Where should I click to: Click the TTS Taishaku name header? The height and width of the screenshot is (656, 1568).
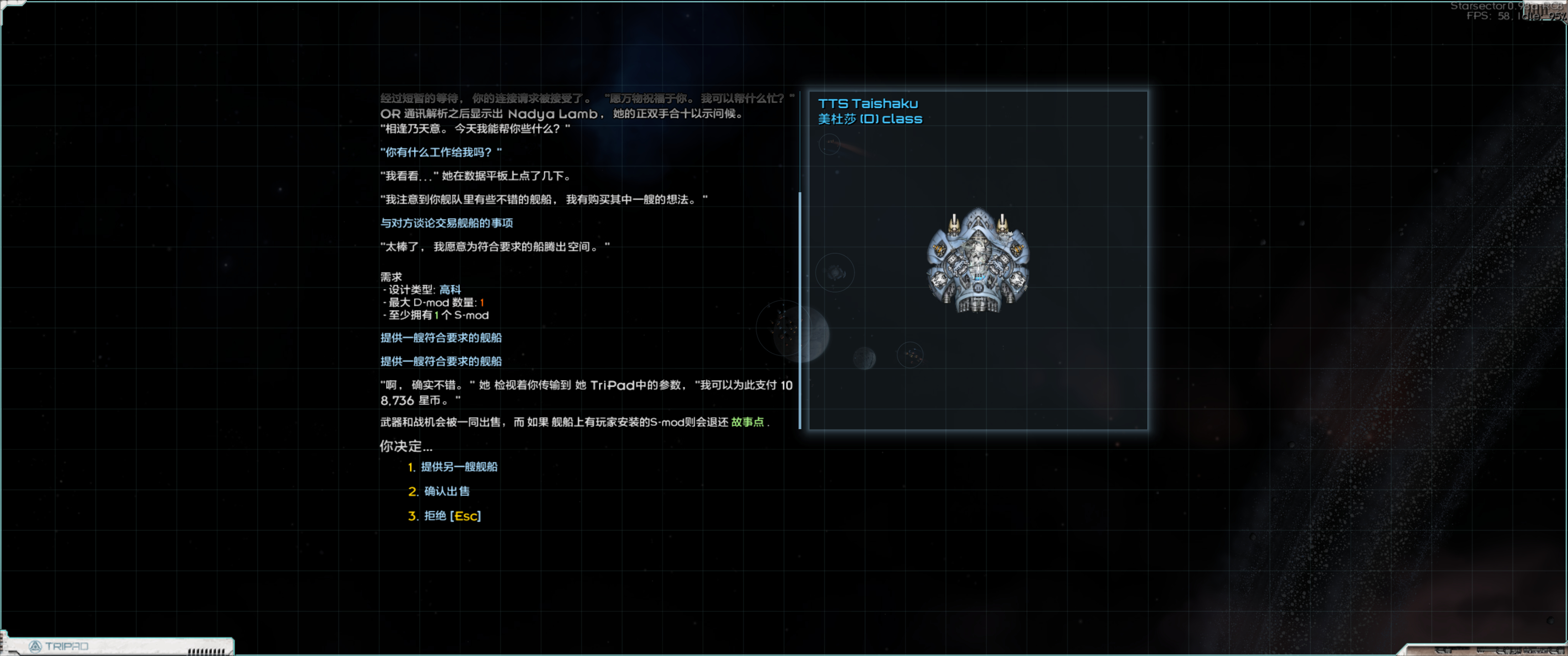(x=869, y=103)
